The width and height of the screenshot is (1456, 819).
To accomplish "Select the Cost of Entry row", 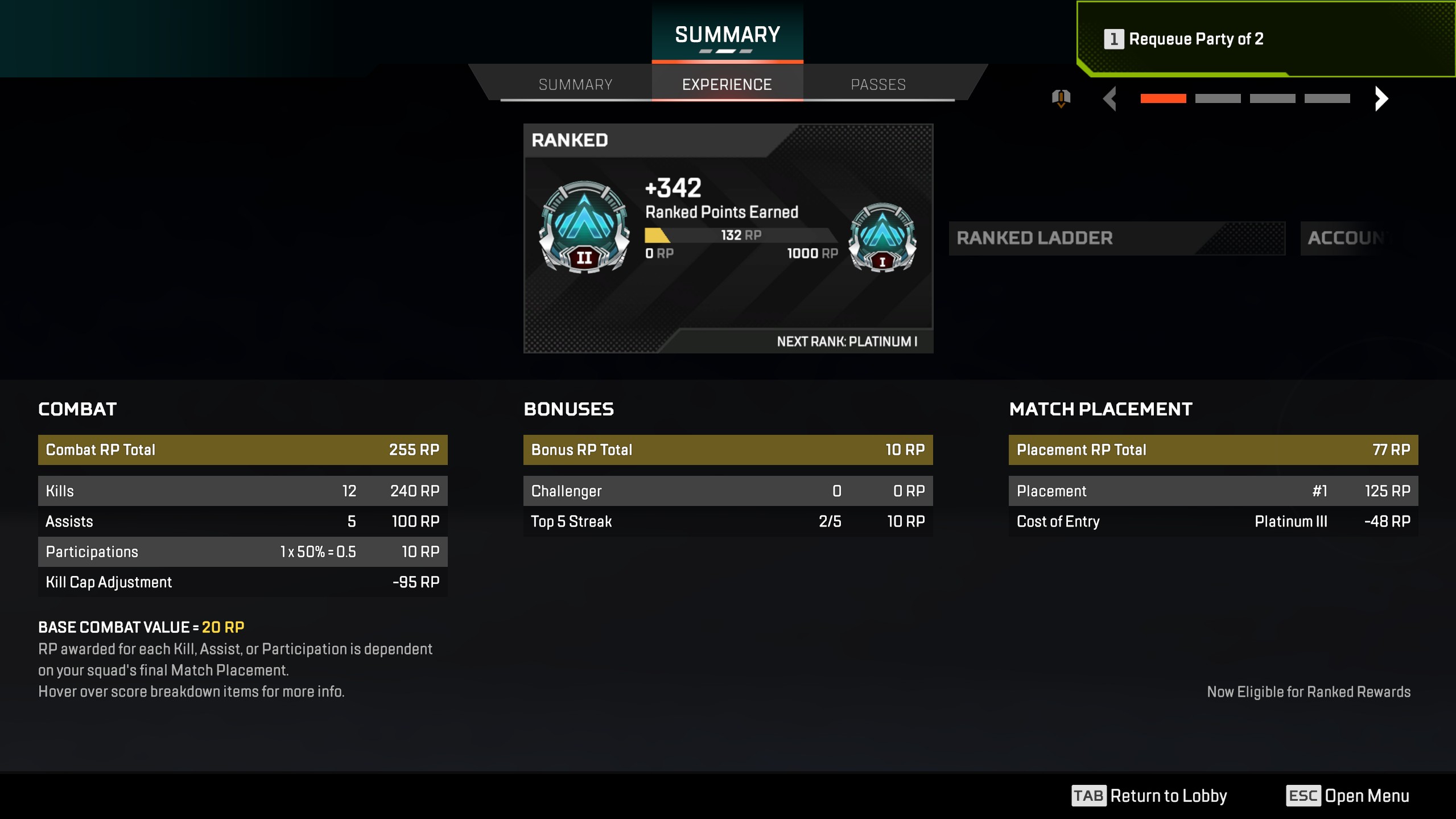I will (1213, 521).
